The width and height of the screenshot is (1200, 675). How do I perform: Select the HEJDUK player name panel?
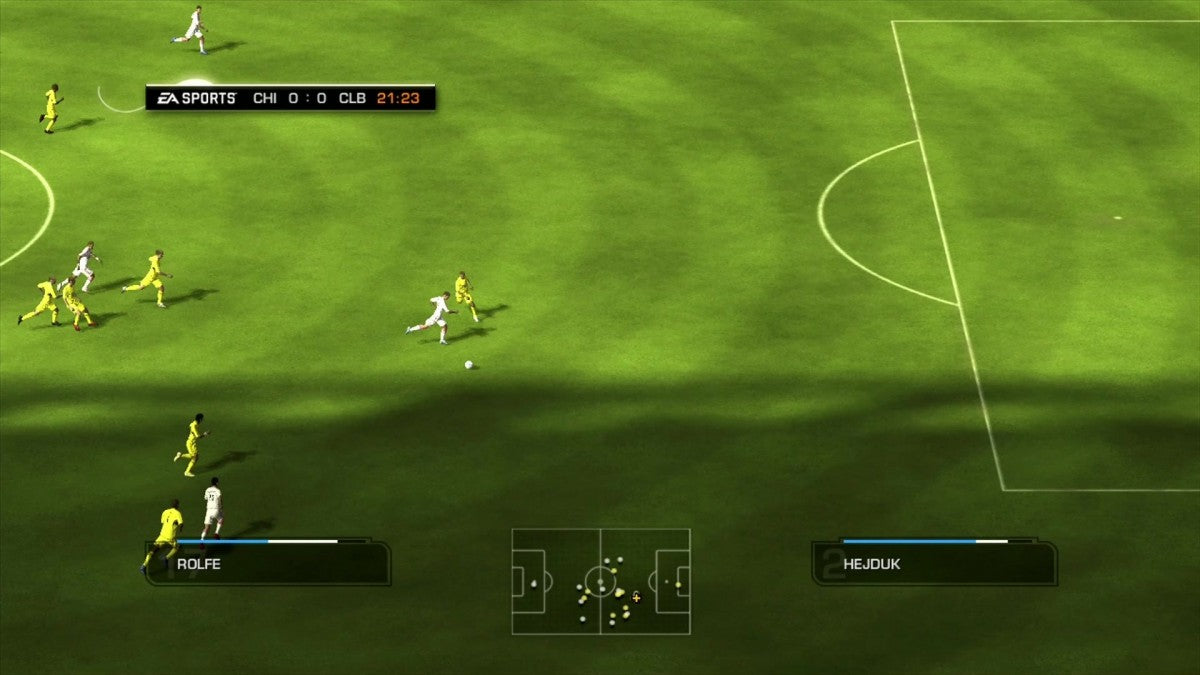click(934, 564)
